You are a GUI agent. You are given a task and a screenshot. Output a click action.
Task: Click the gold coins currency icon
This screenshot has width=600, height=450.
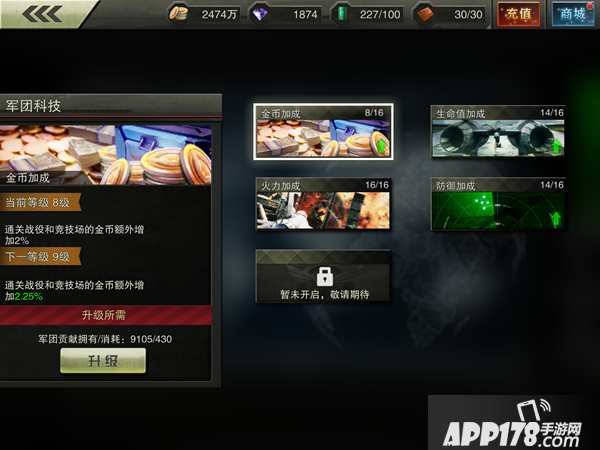[x=180, y=14]
